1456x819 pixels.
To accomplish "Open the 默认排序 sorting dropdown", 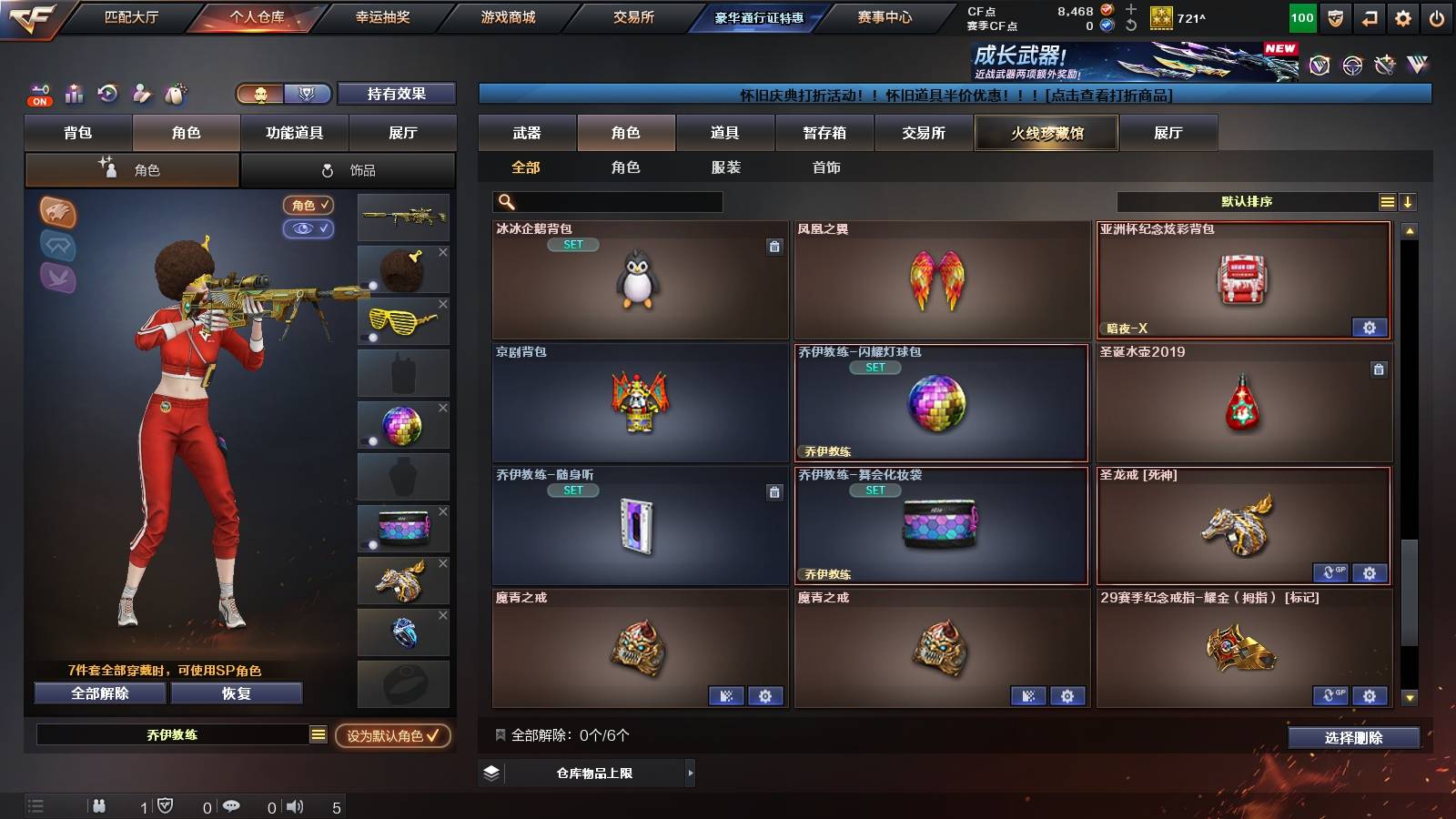I will (x=1256, y=200).
